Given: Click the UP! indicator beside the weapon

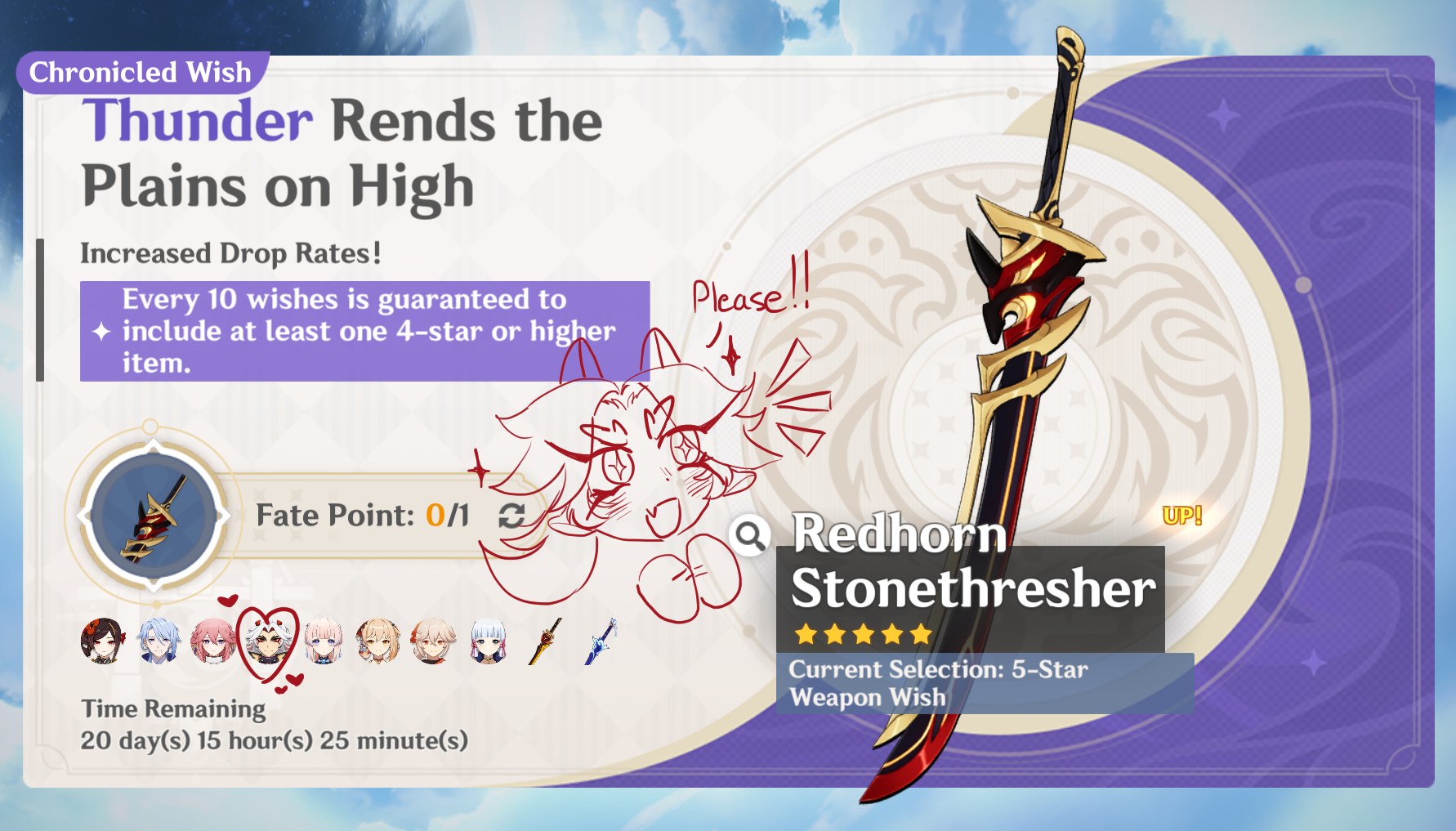Looking at the screenshot, I should click(1180, 516).
